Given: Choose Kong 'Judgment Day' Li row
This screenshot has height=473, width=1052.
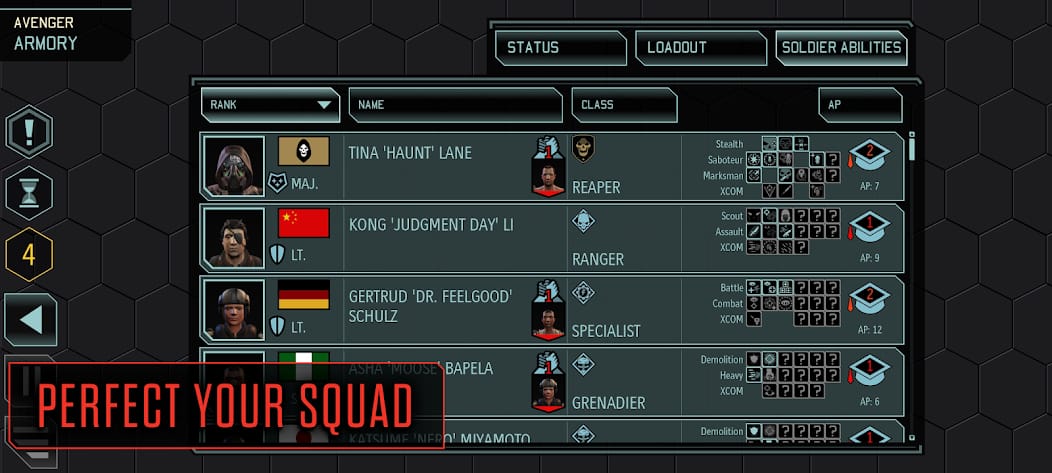Looking at the screenshot, I should pyautogui.click(x=440, y=238).
